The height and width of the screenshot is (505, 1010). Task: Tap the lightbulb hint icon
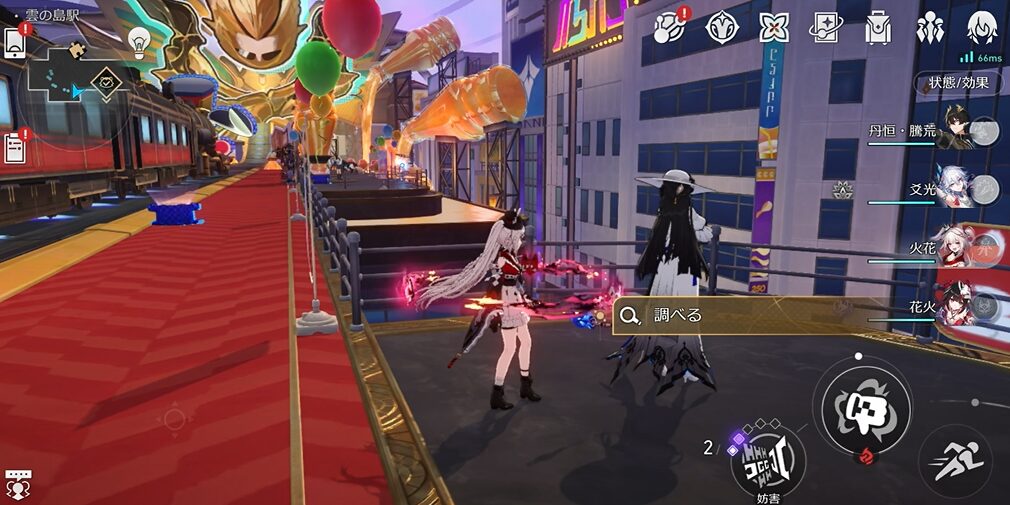pyautogui.click(x=139, y=39)
